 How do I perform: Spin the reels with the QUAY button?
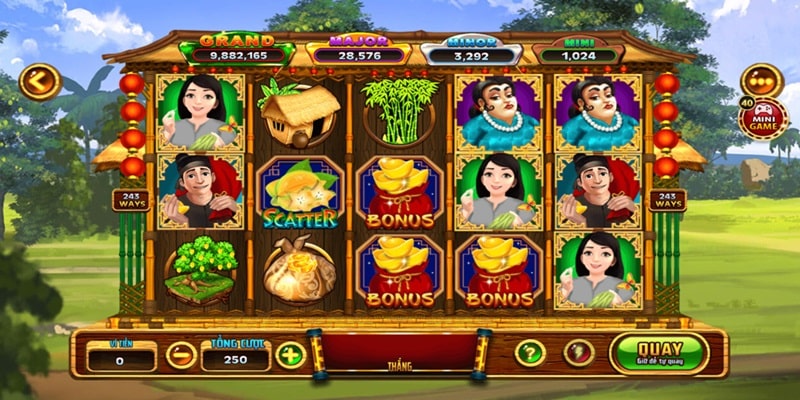tap(658, 352)
